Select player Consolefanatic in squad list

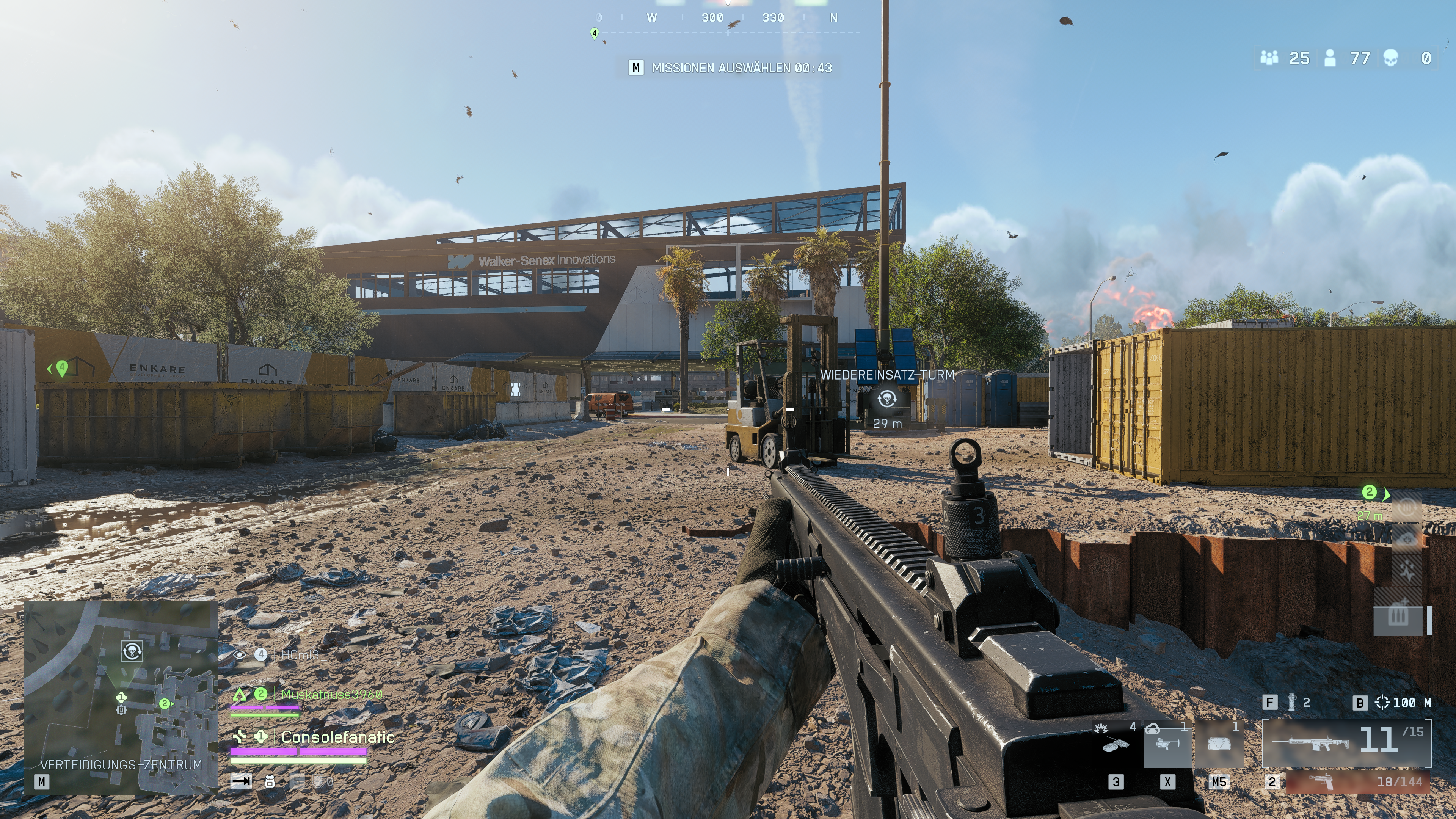337,737
